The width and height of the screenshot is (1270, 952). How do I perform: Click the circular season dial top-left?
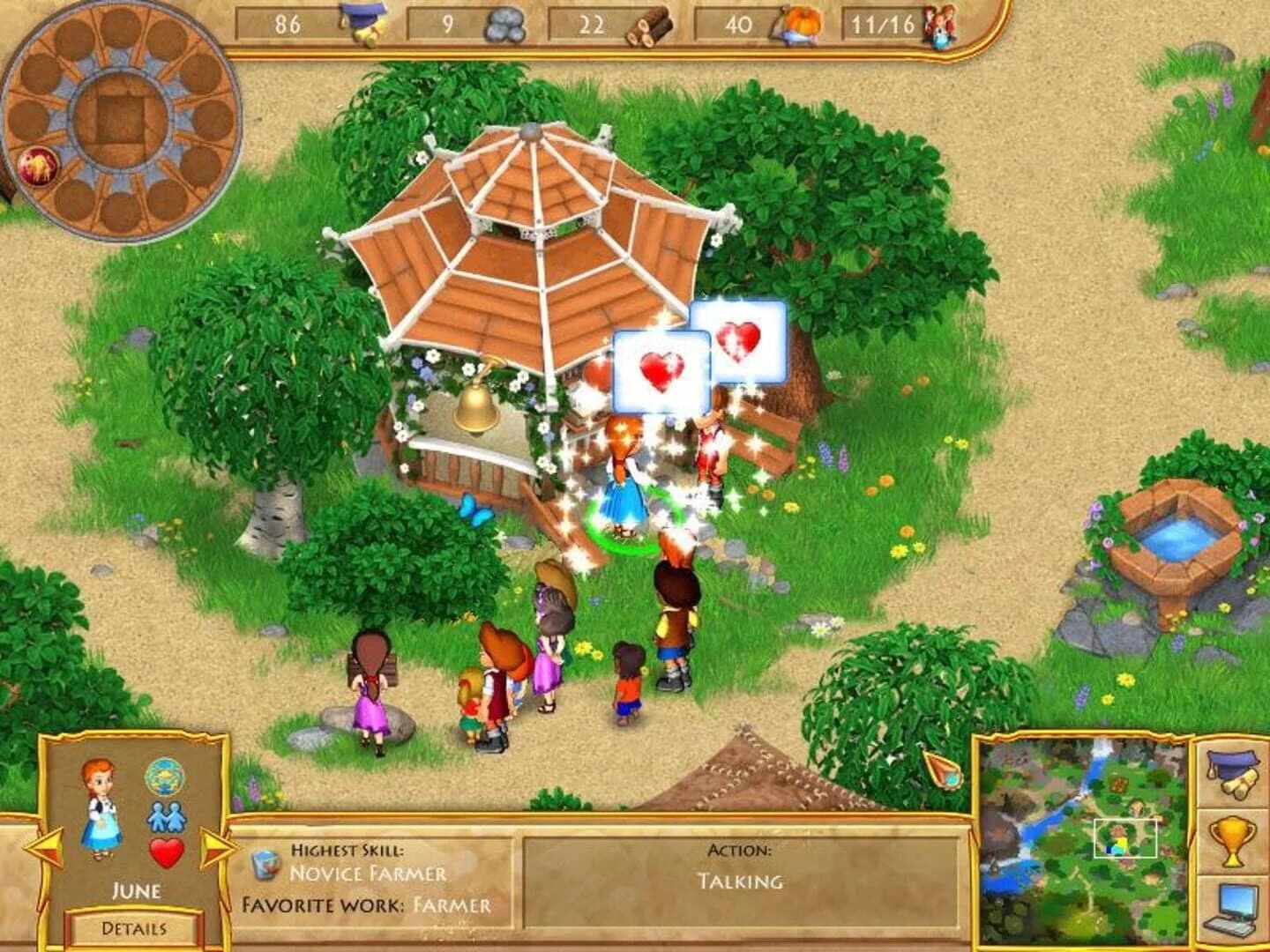[123, 119]
